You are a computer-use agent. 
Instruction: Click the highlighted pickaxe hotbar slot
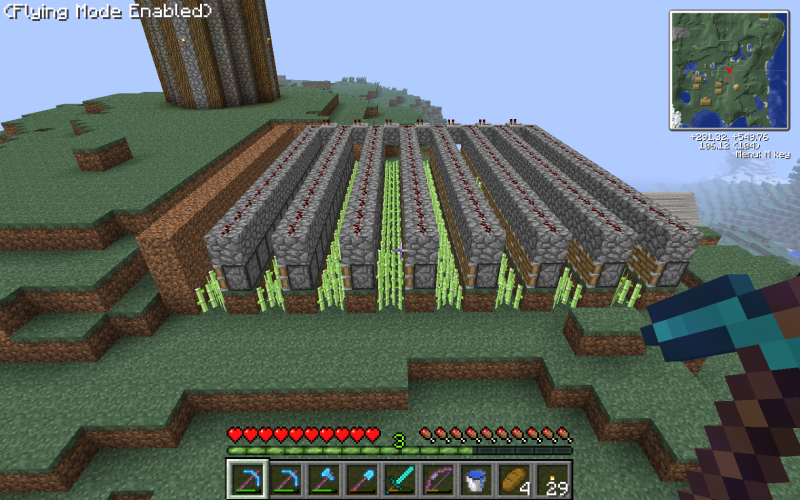point(246,479)
